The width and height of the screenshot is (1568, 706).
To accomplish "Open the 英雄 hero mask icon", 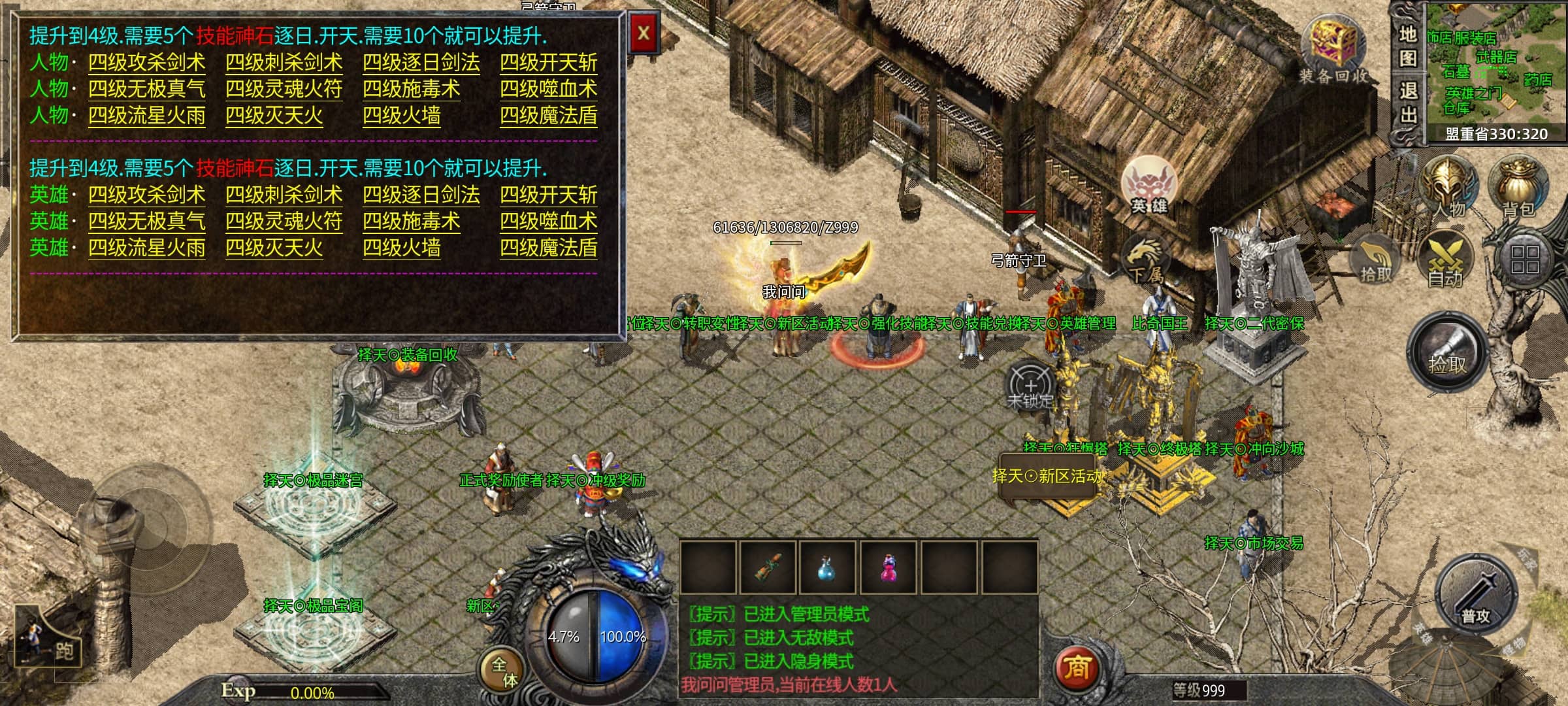I will click(x=1149, y=184).
